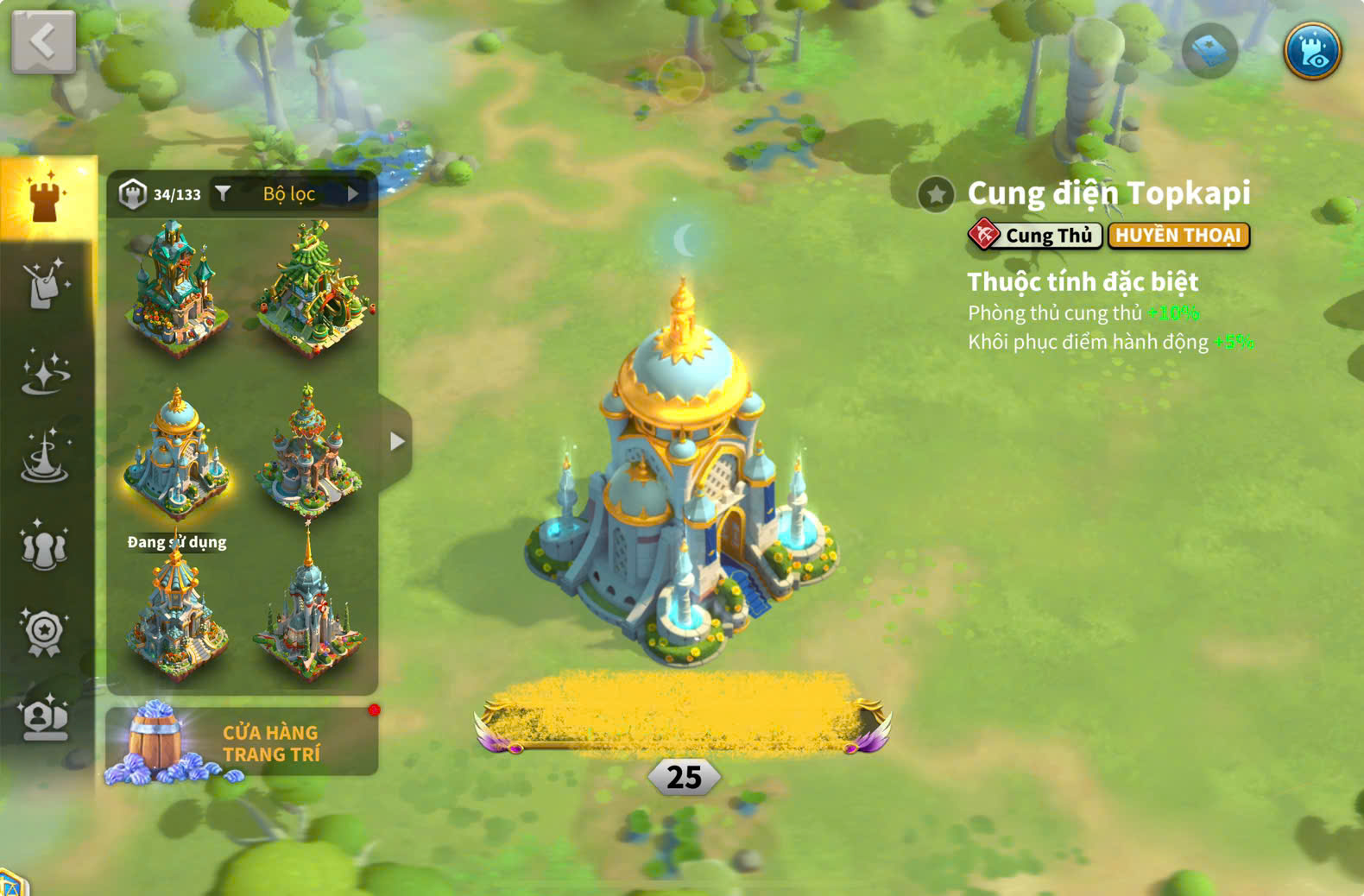
Task: Open the Cửa Hàng Trang Trí shop
Action: (x=242, y=742)
